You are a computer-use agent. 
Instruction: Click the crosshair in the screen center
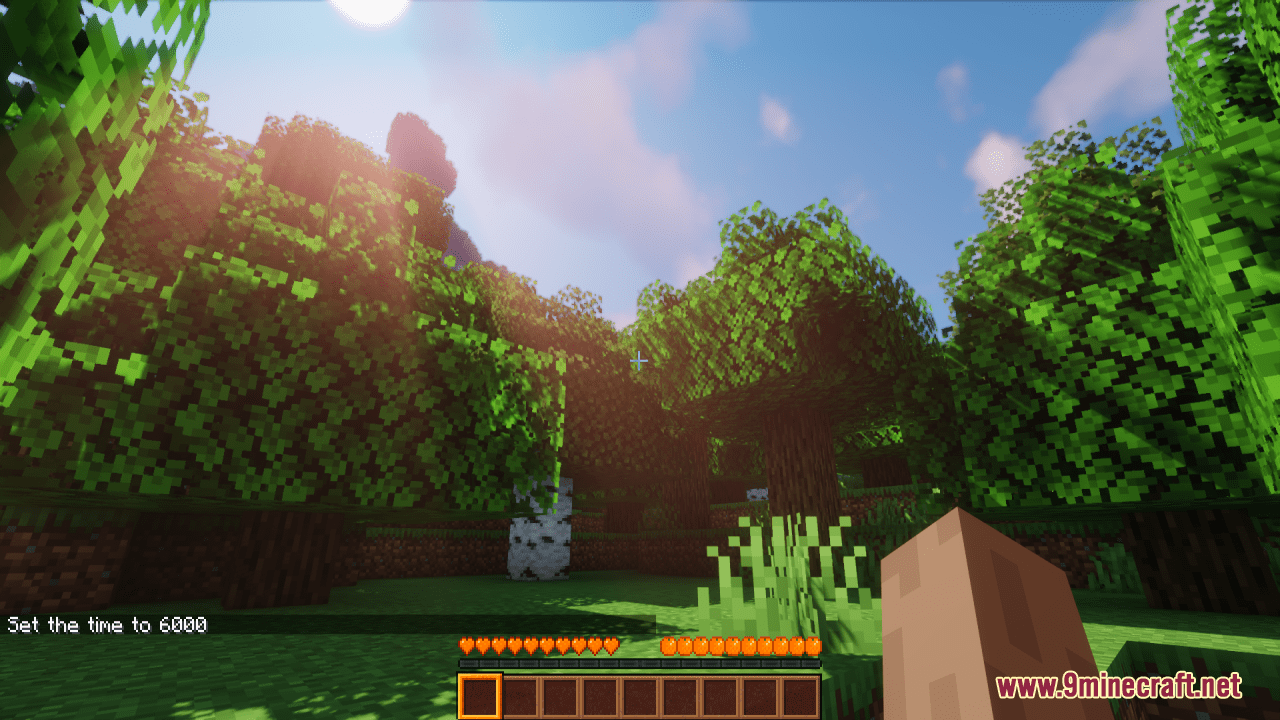638,360
